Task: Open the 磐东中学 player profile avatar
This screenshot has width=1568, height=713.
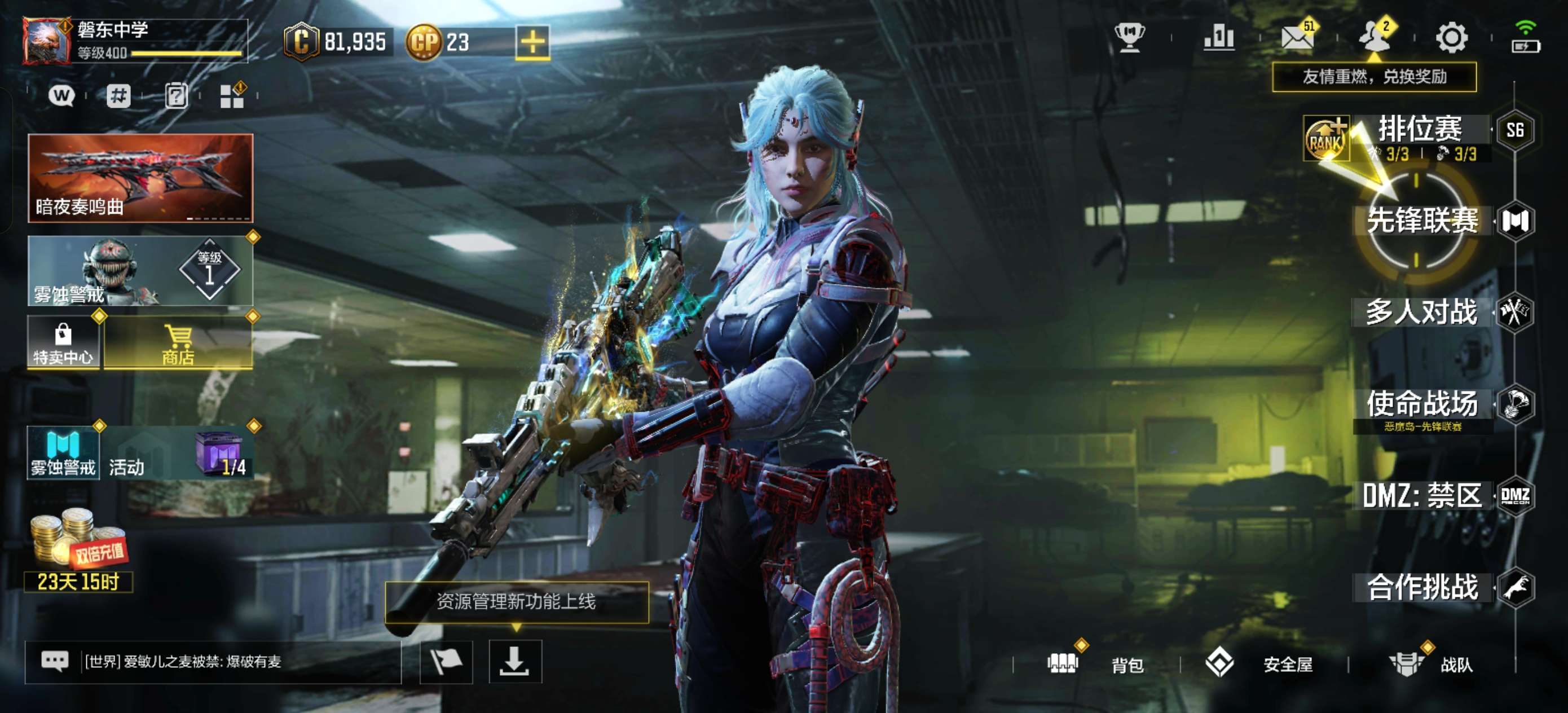Action: click(46, 41)
